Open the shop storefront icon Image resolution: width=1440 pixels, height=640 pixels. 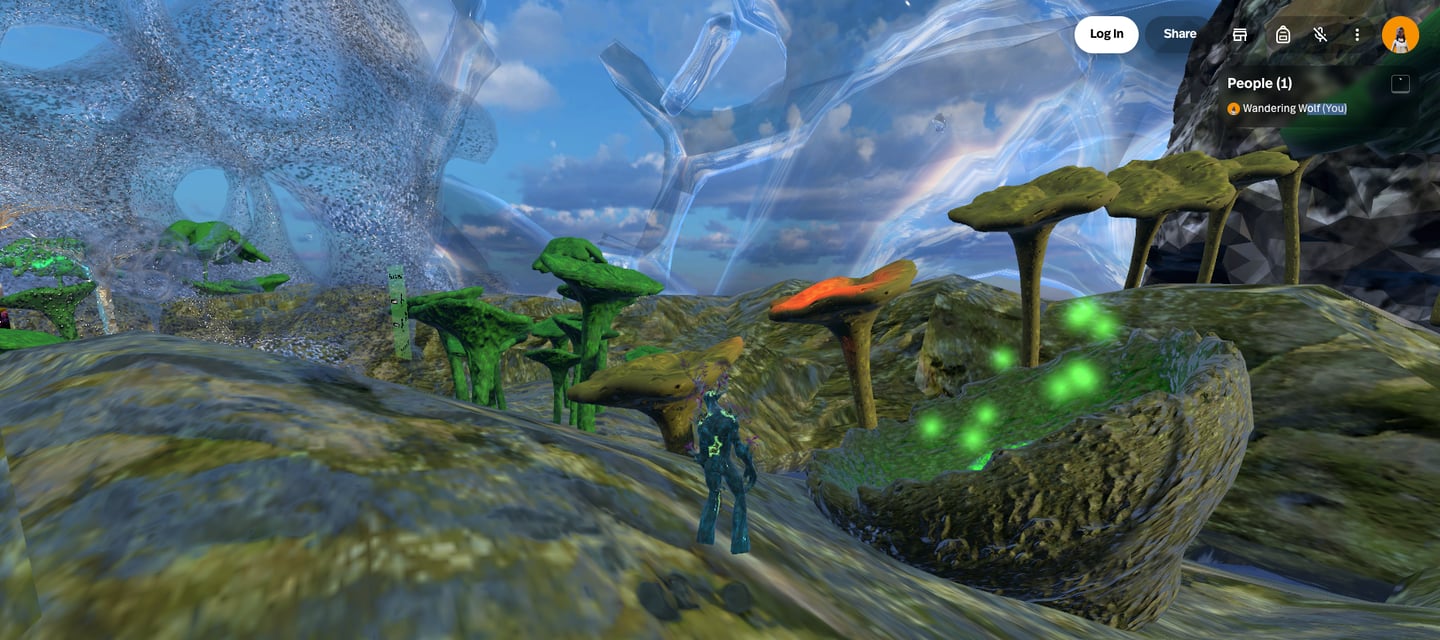[1240, 35]
